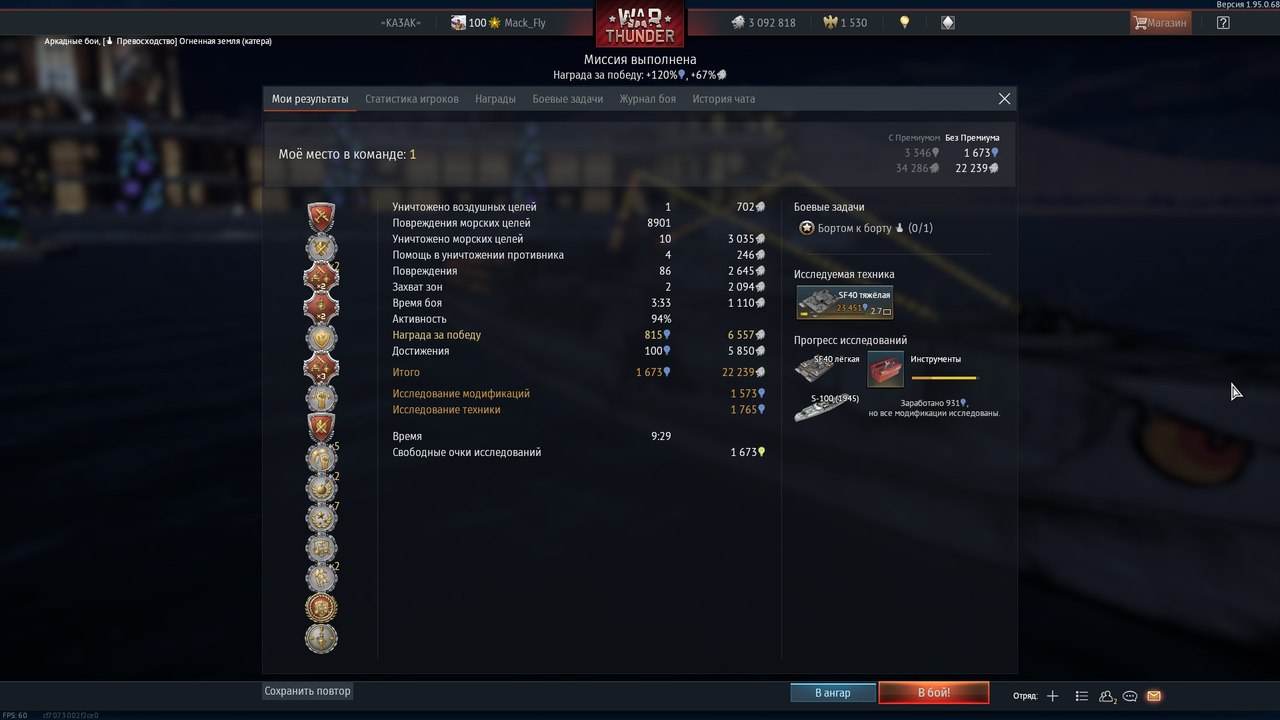1280x720 pixels.
Task: Click the В бой! button
Action: point(933,693)
